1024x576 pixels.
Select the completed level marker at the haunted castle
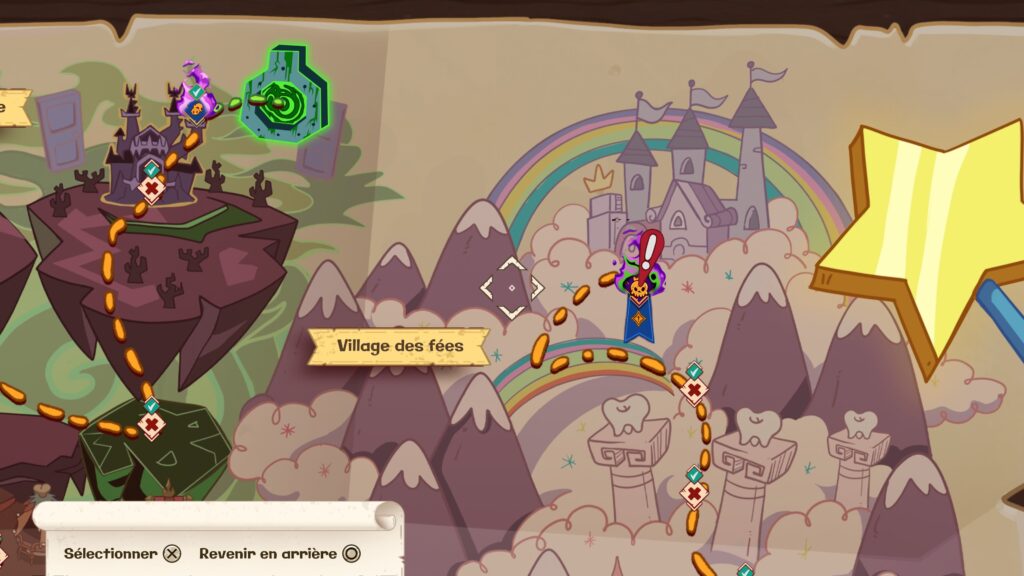151,186
